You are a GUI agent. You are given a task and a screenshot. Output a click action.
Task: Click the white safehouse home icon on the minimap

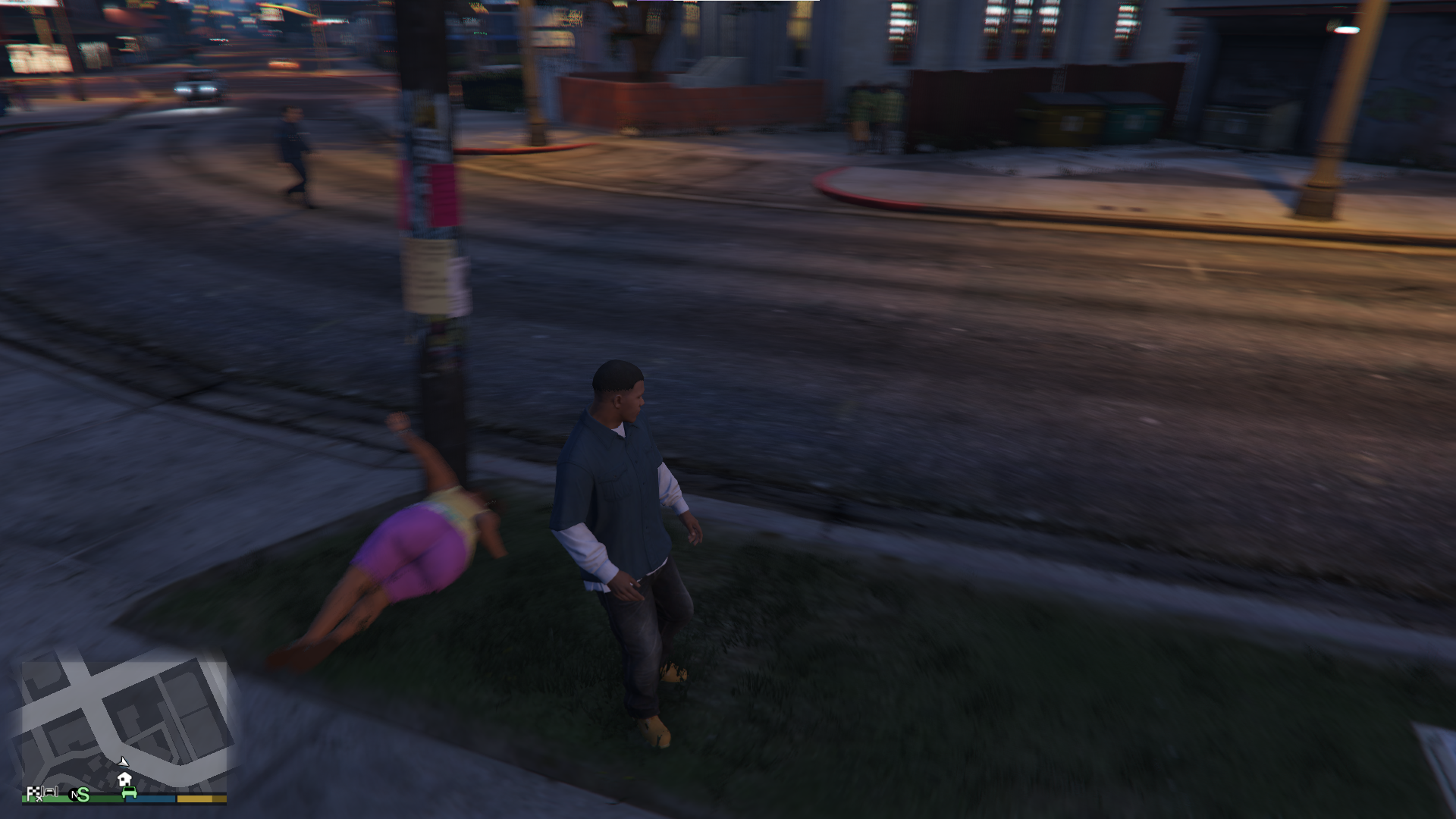(x=124, y=779)
